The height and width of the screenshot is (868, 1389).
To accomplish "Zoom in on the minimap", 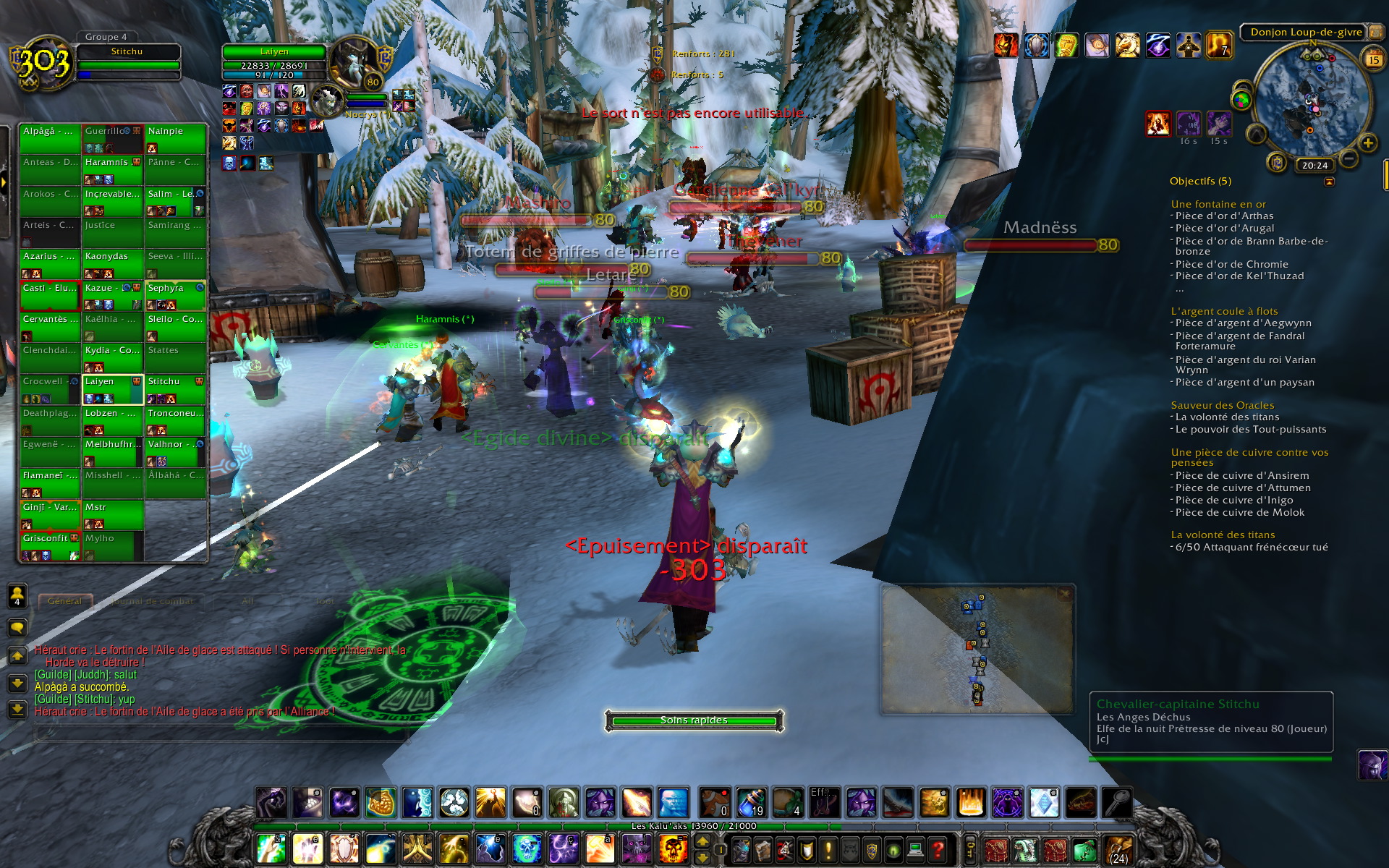I will coord(1367,143).
